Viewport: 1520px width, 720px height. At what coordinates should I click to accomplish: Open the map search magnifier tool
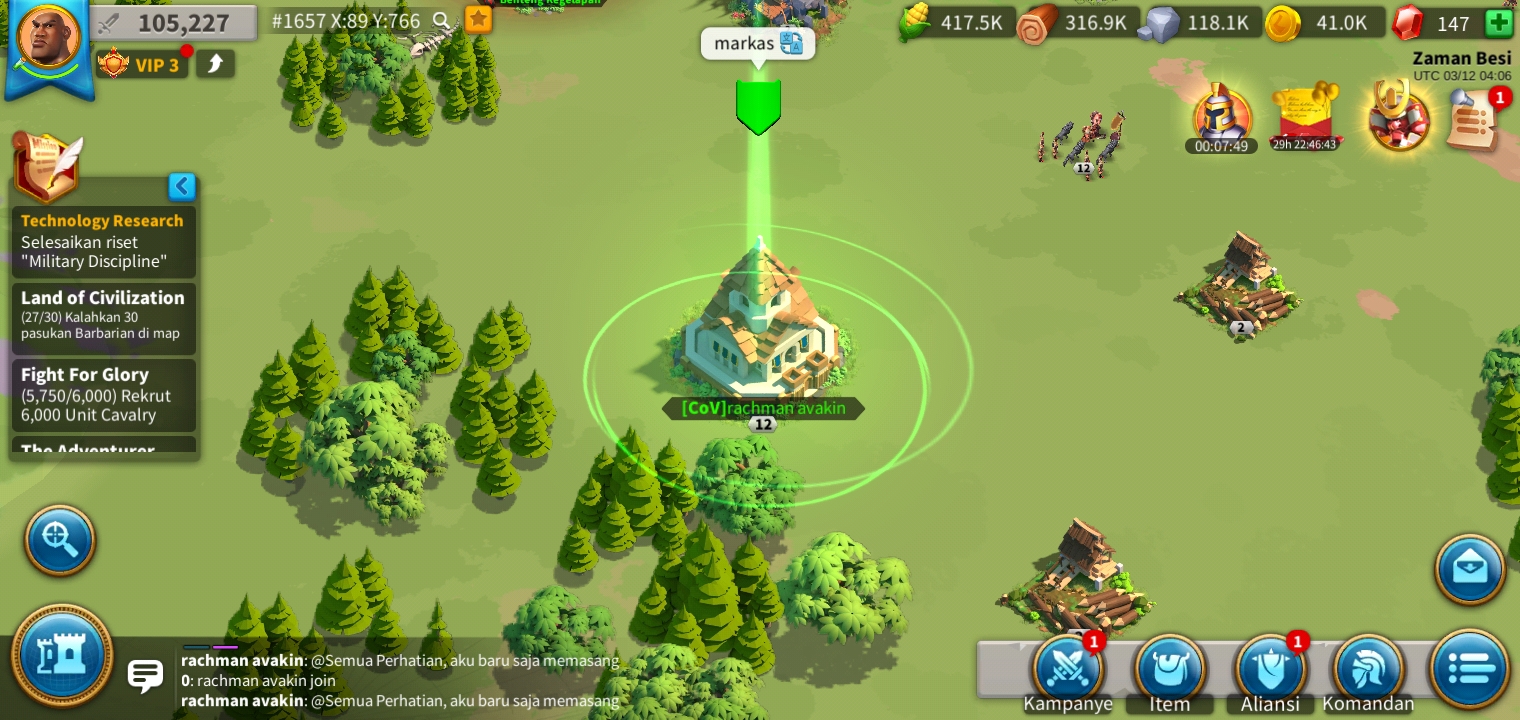coord(60,540)
